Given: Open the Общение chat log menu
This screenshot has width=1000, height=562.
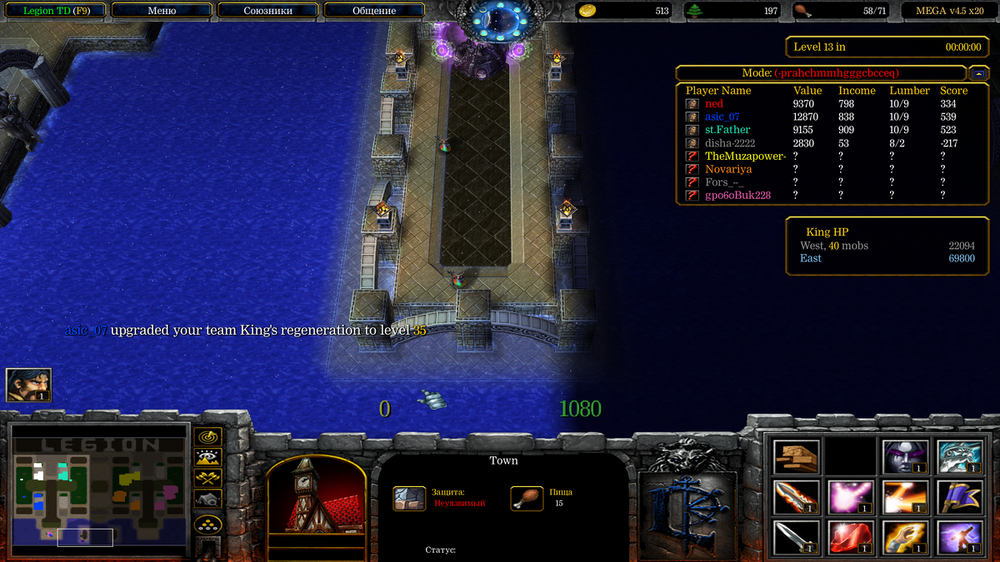Looking at the screenshot, I should [374, 11].
